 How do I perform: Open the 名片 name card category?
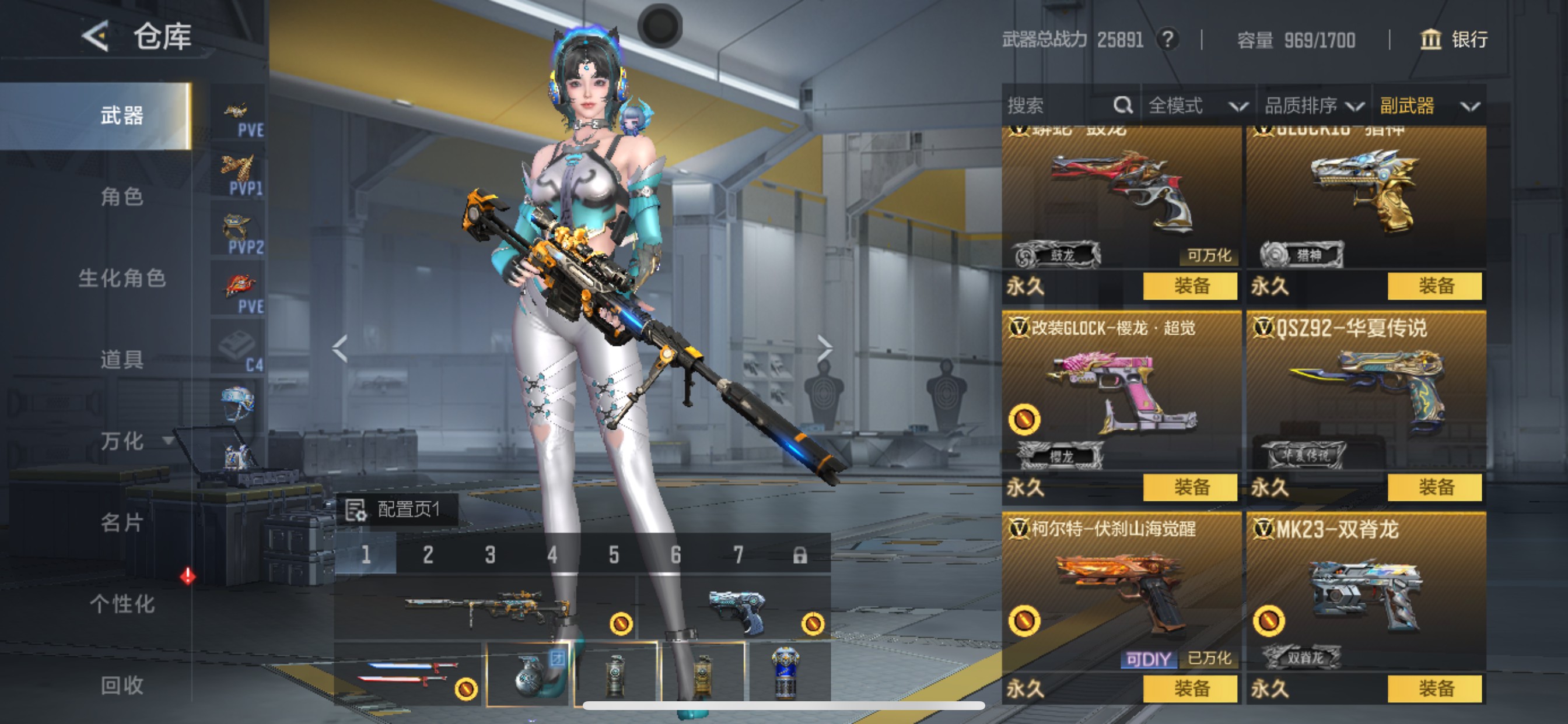[x=122, y=522]
